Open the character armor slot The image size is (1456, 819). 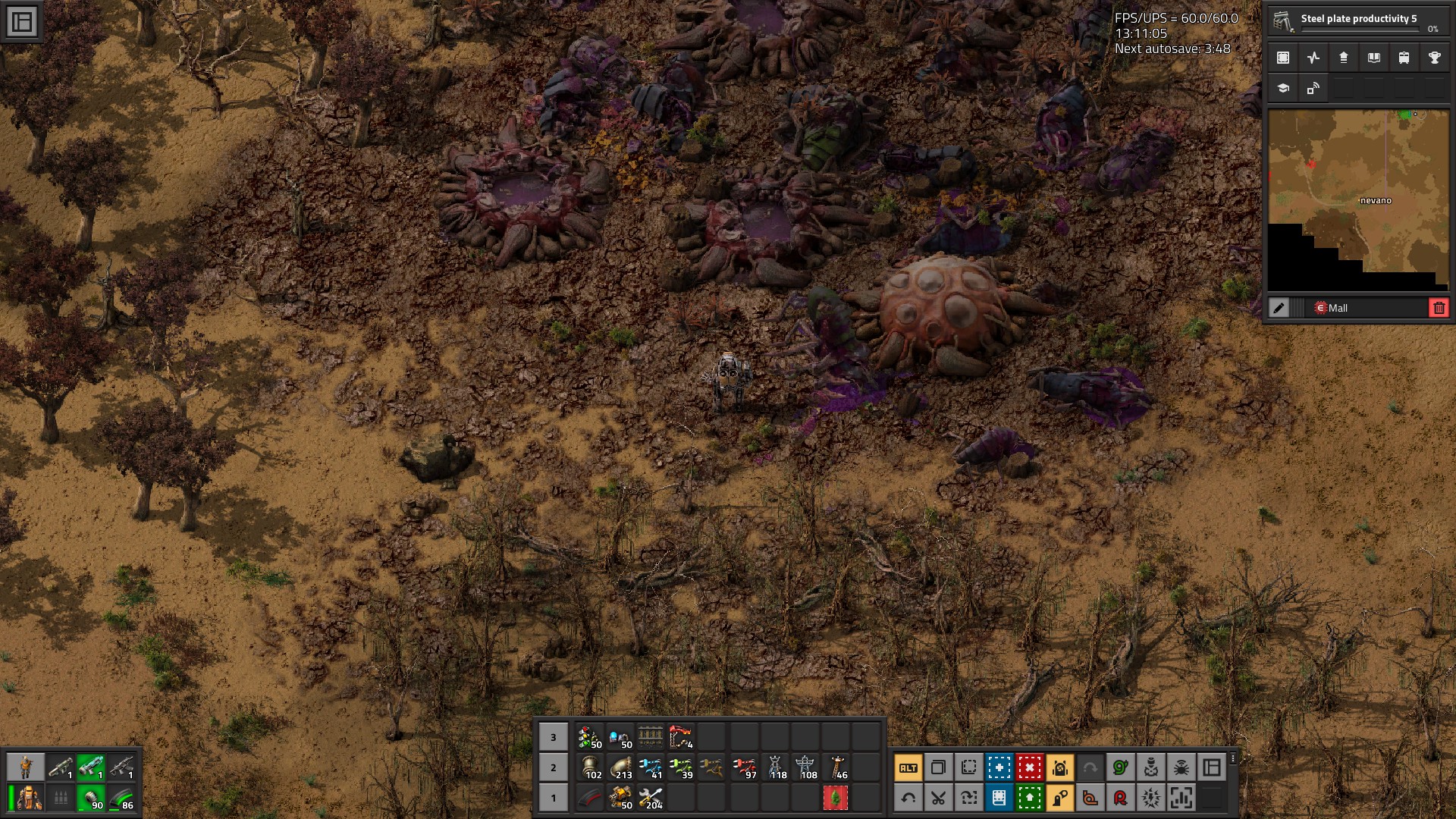click(29, 798)
